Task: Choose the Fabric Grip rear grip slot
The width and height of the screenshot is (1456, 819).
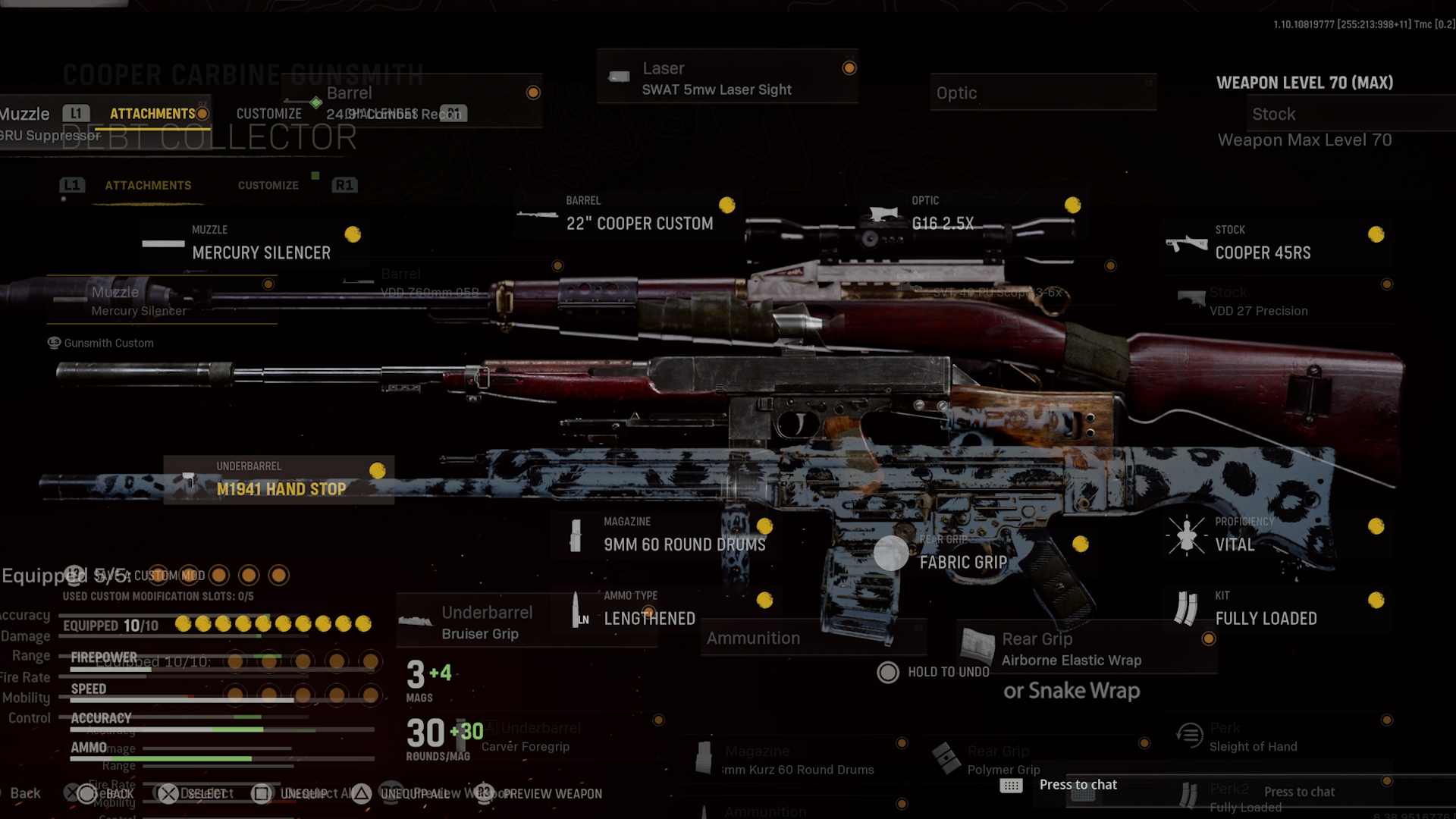Action: click(963, 562)
